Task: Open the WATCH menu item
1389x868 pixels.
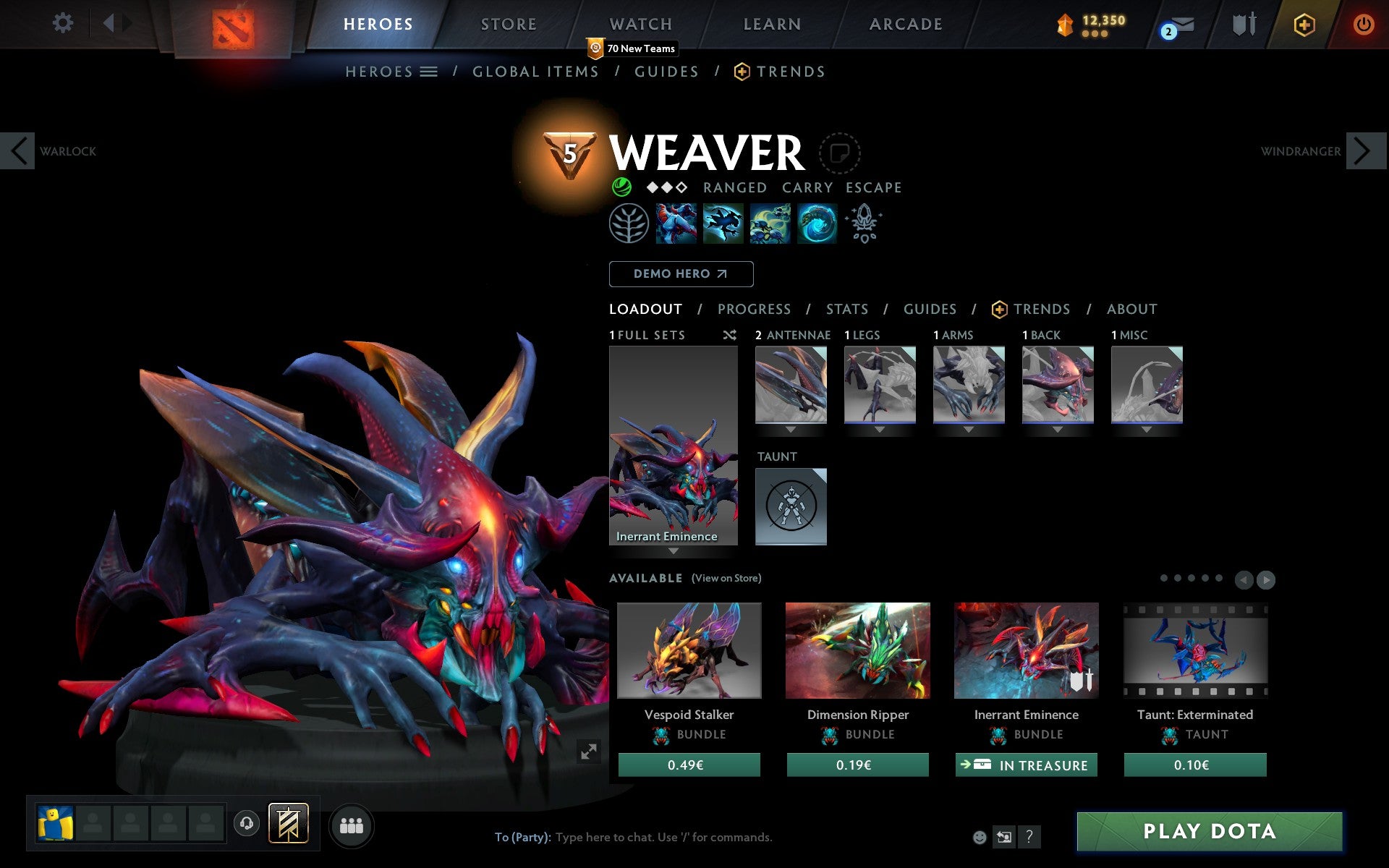Action: (640, 23)
